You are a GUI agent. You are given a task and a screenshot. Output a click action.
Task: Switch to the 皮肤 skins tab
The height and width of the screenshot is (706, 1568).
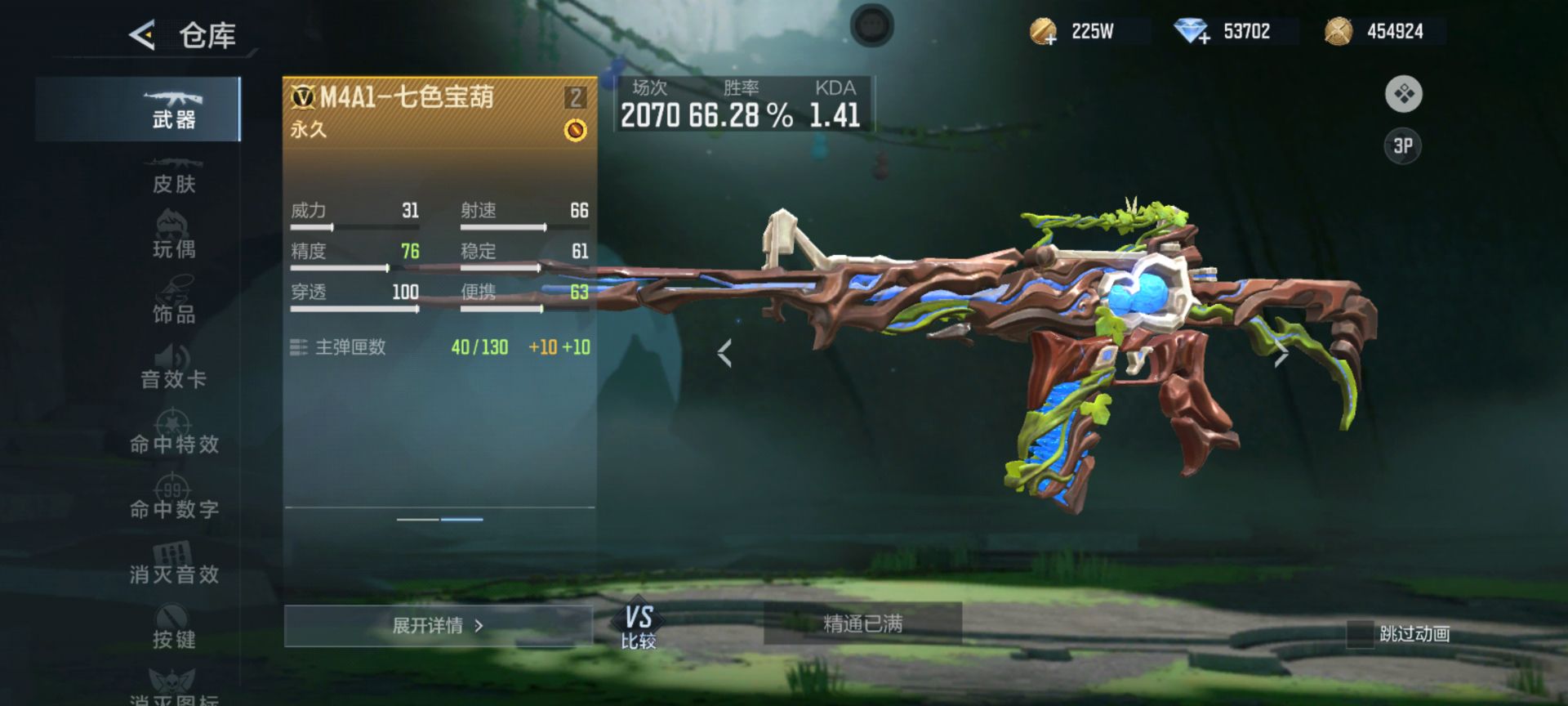tap(173, 175)
